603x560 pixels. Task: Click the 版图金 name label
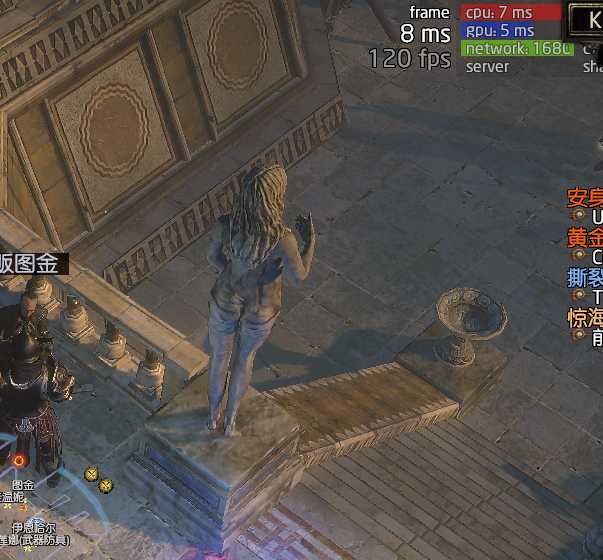pyautogui.click(x=34, y=264)
